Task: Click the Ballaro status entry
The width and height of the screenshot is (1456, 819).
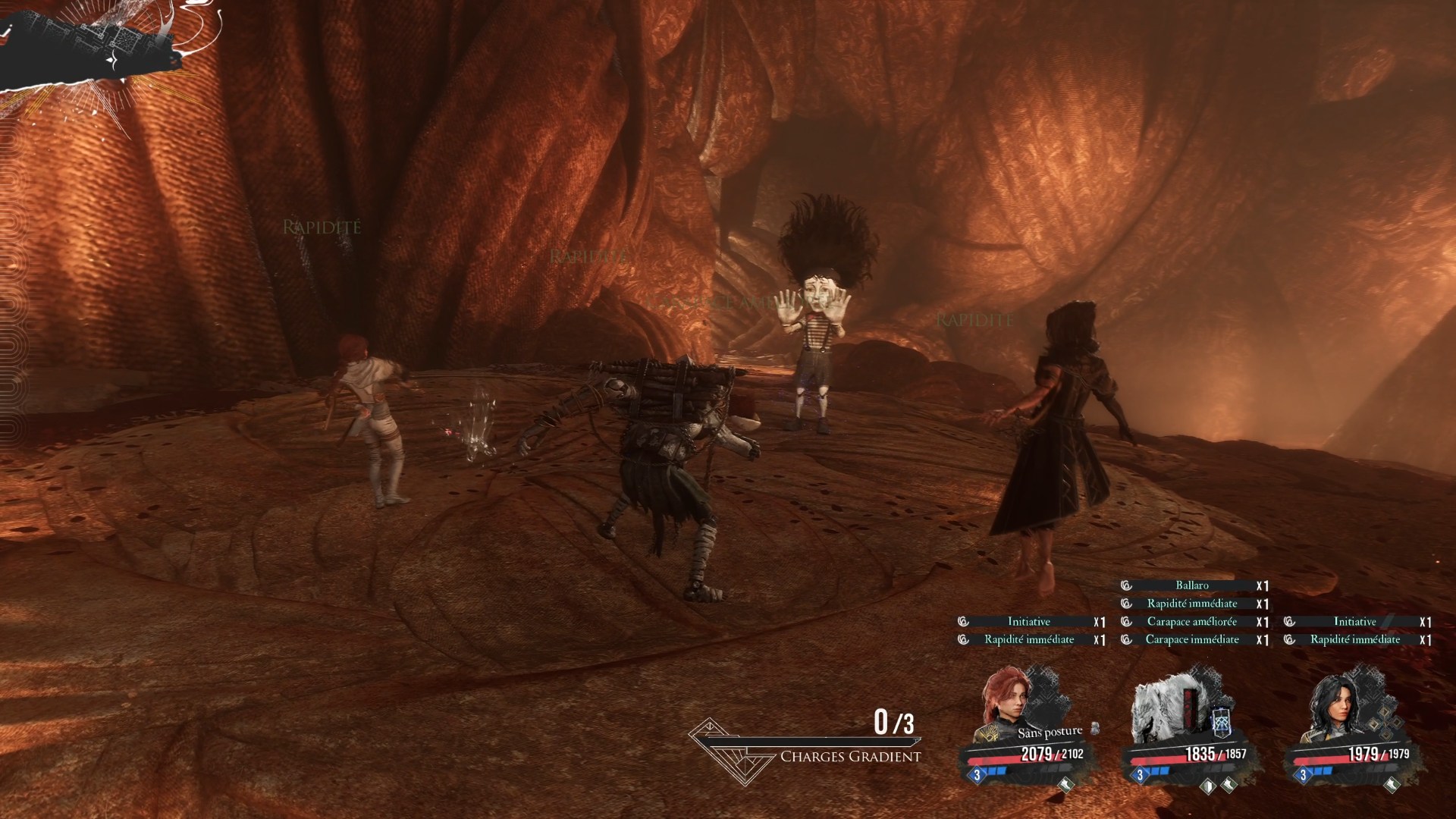Action: click(1192, 585)
